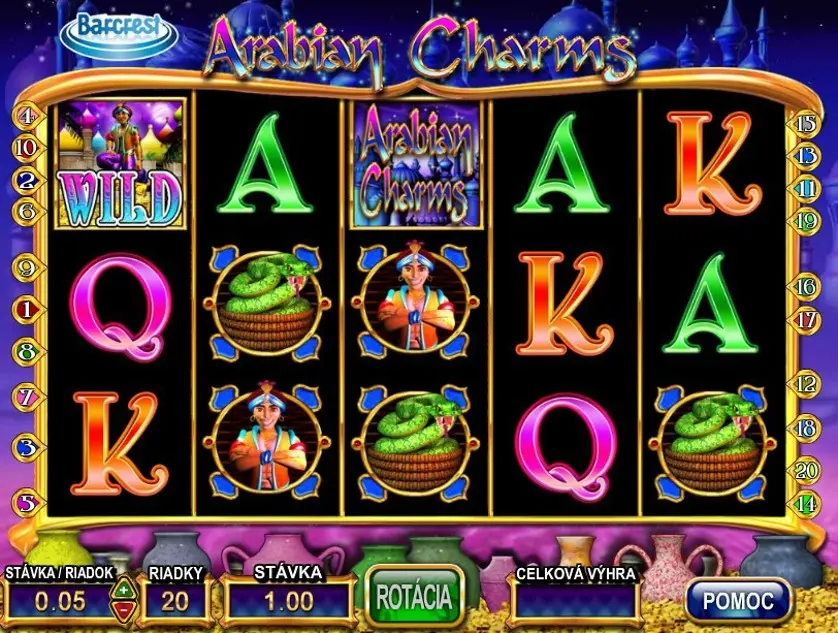Select payline marker number 5
838x633 pixels.
click(x=27, y=503)
